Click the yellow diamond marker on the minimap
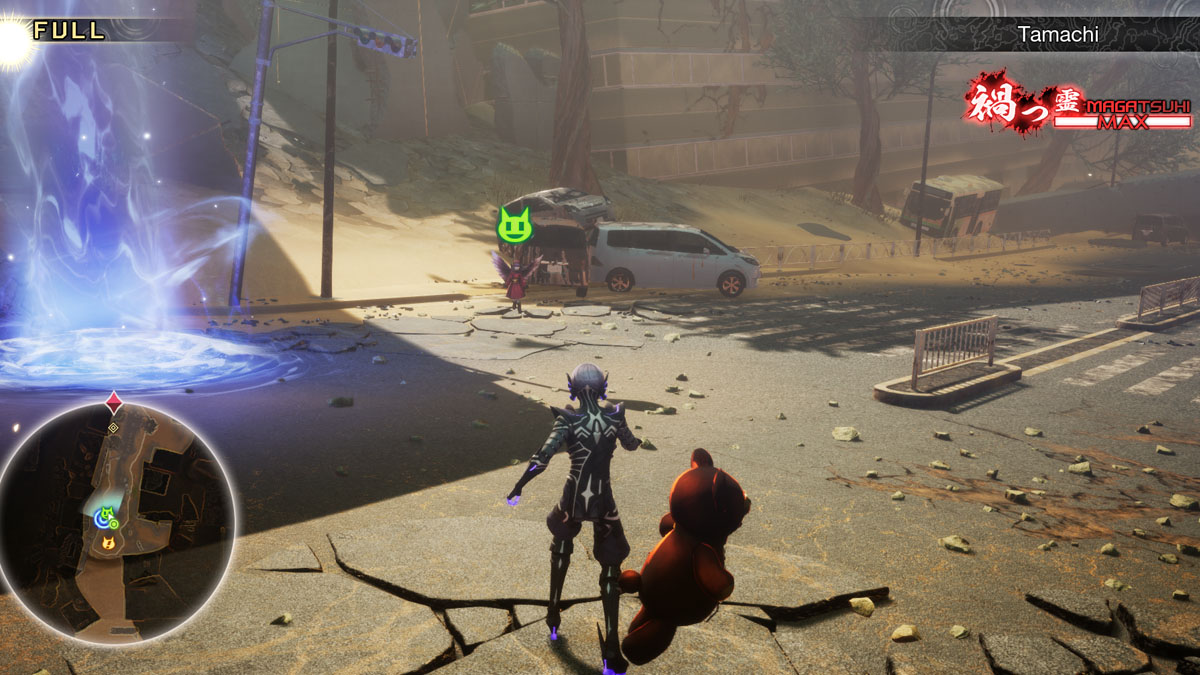The image size is (1200, 675). (113, 427)
